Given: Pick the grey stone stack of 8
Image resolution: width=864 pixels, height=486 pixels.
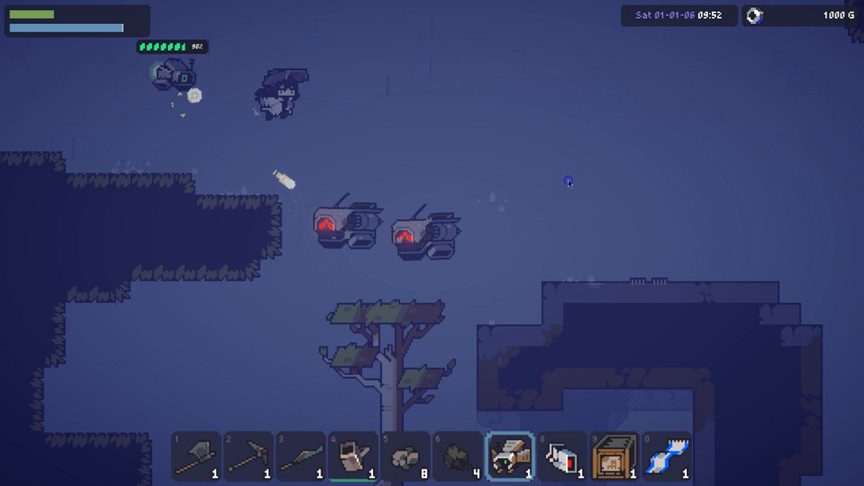Looking at the screenshot, I should 405,457.
